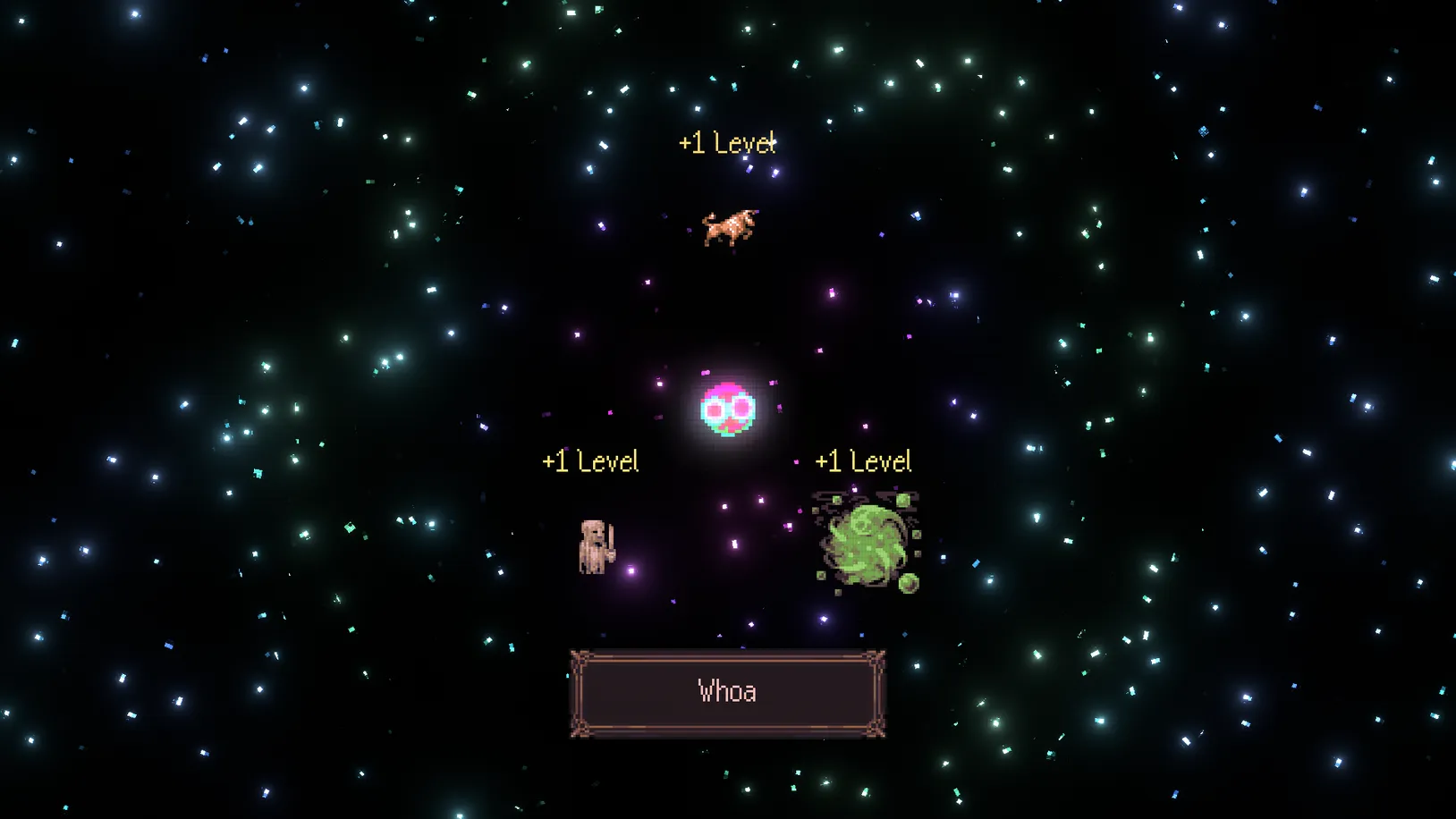
Task: Pick the green gas cloud upgrade
Action: [860, 541]
